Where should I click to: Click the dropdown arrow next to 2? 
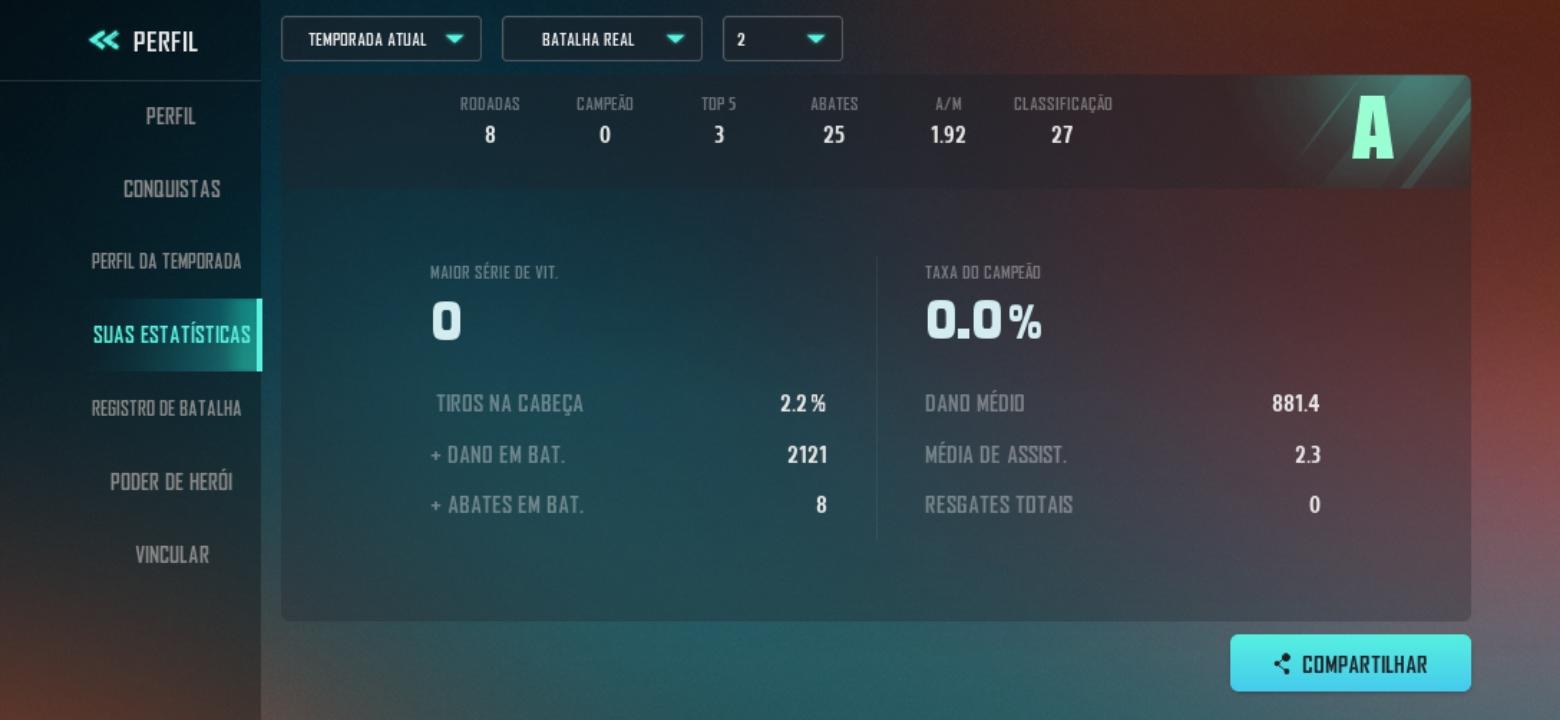tap(818, 39)
